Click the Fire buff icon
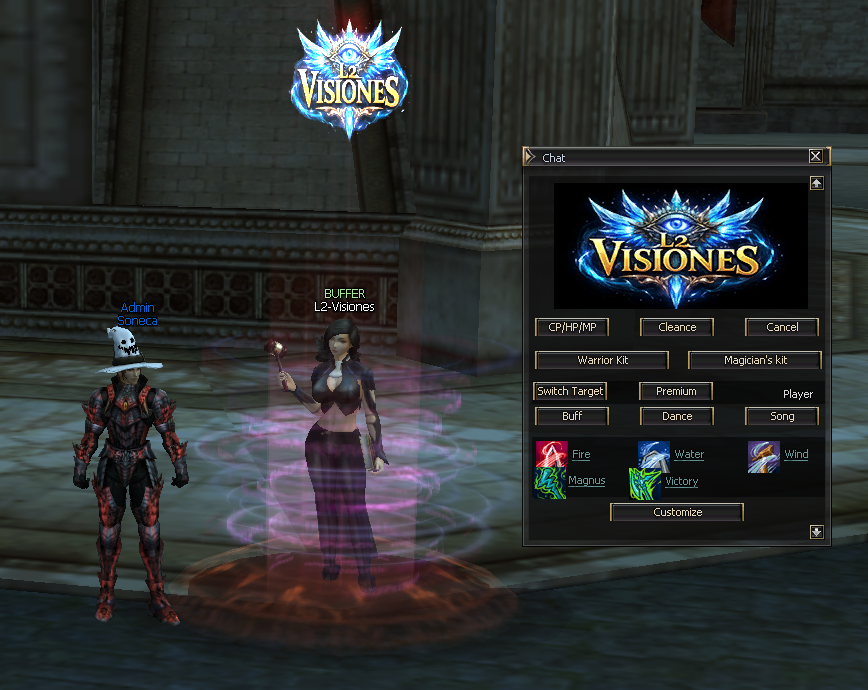Screen dimensions: 868x690 click(x=551, y=456)
